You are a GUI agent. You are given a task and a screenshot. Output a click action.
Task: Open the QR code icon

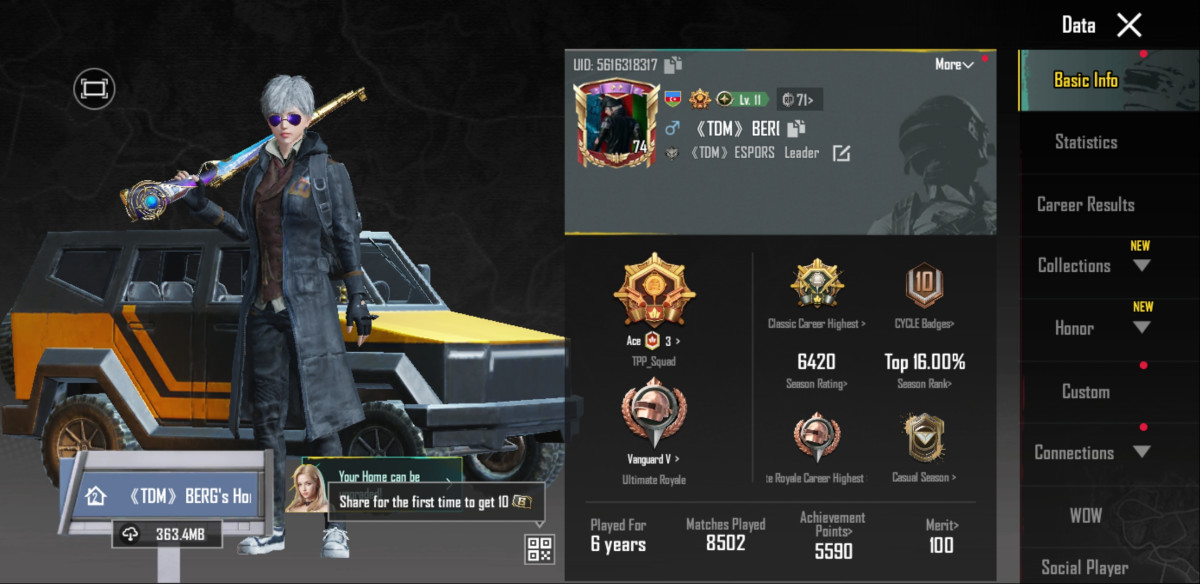tap(540, 548)
